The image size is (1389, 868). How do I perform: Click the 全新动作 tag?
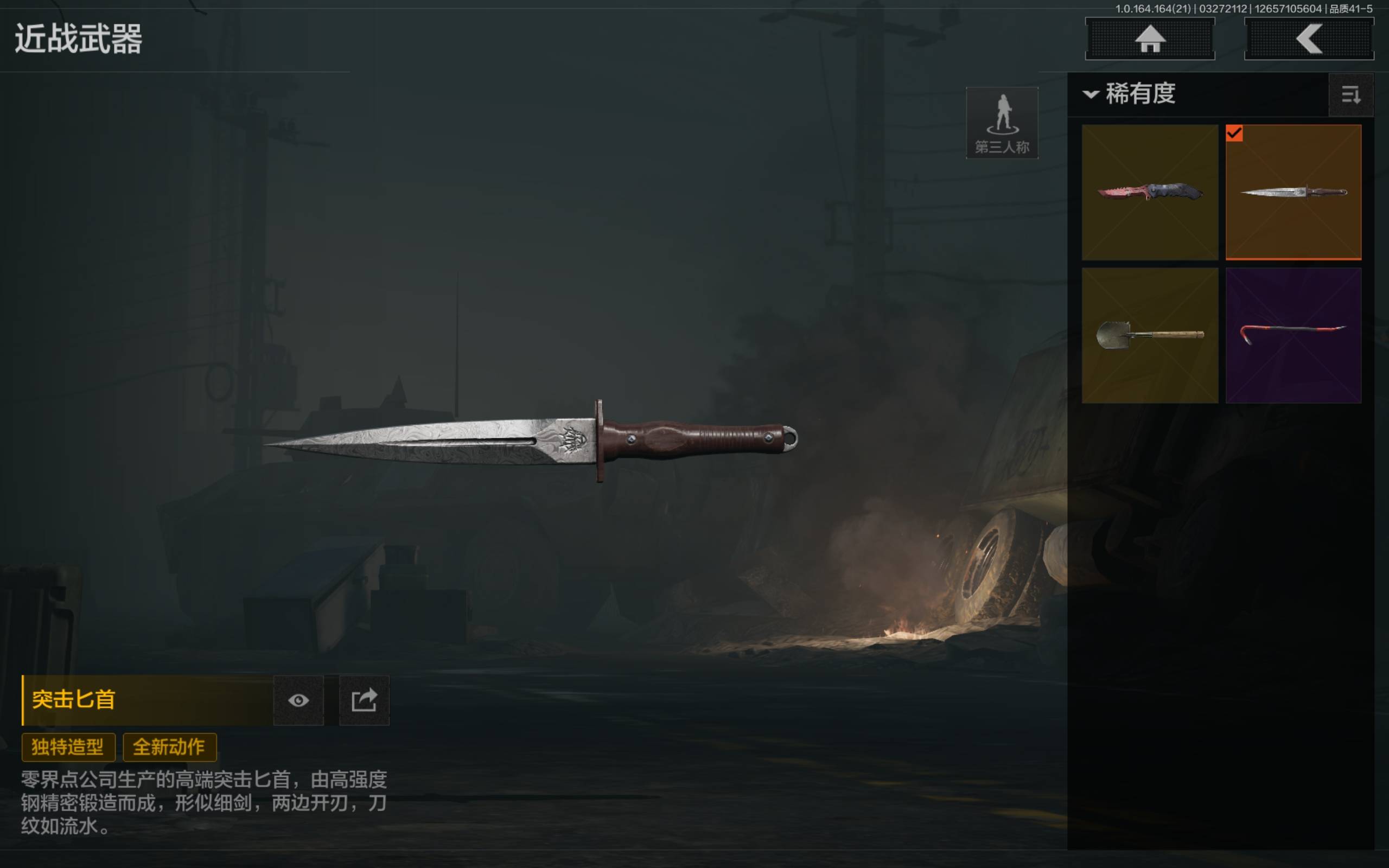click(x=169, y=747)
